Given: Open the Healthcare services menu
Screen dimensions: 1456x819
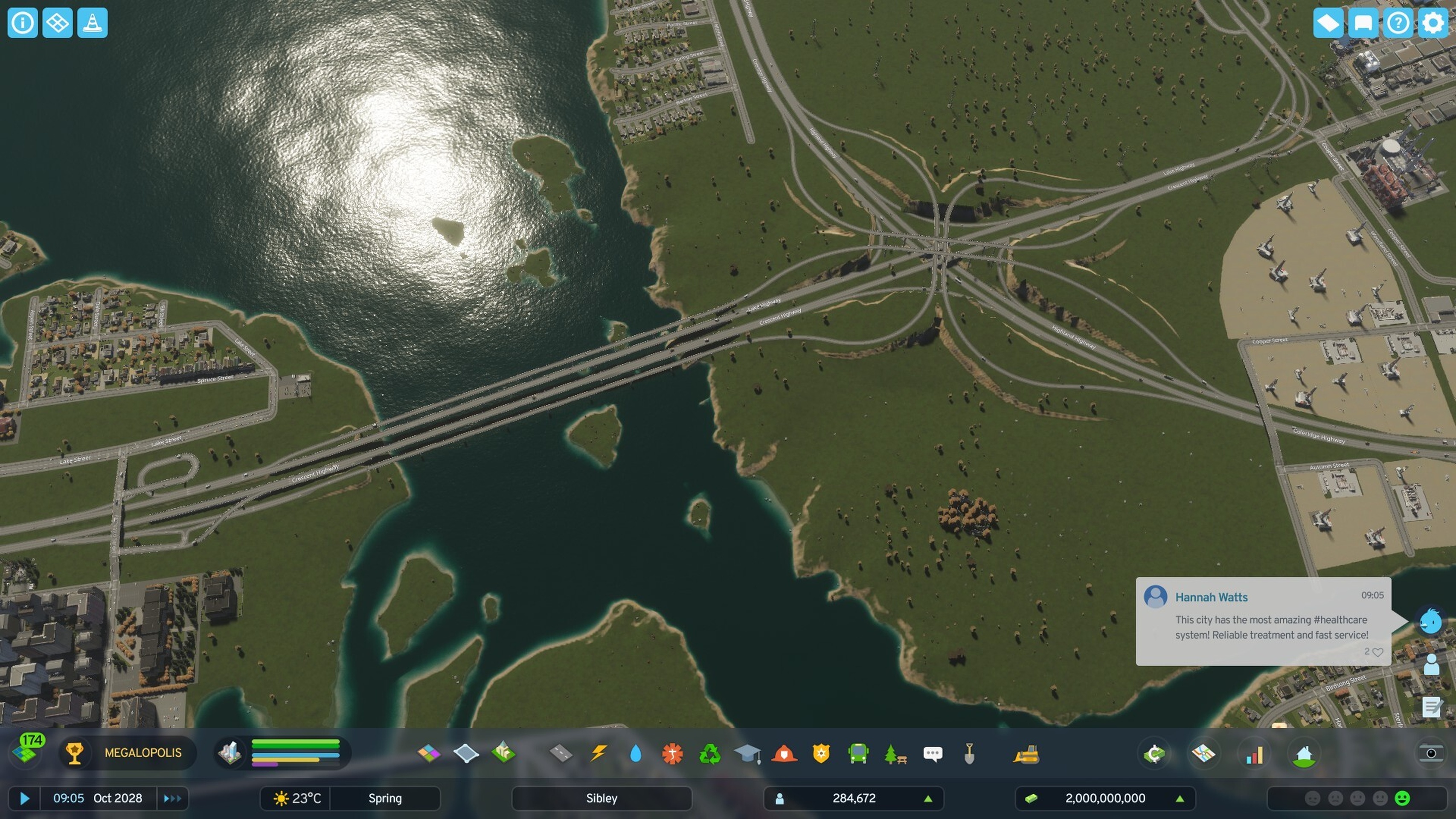Looking at the screenshot, I should 673,753.
